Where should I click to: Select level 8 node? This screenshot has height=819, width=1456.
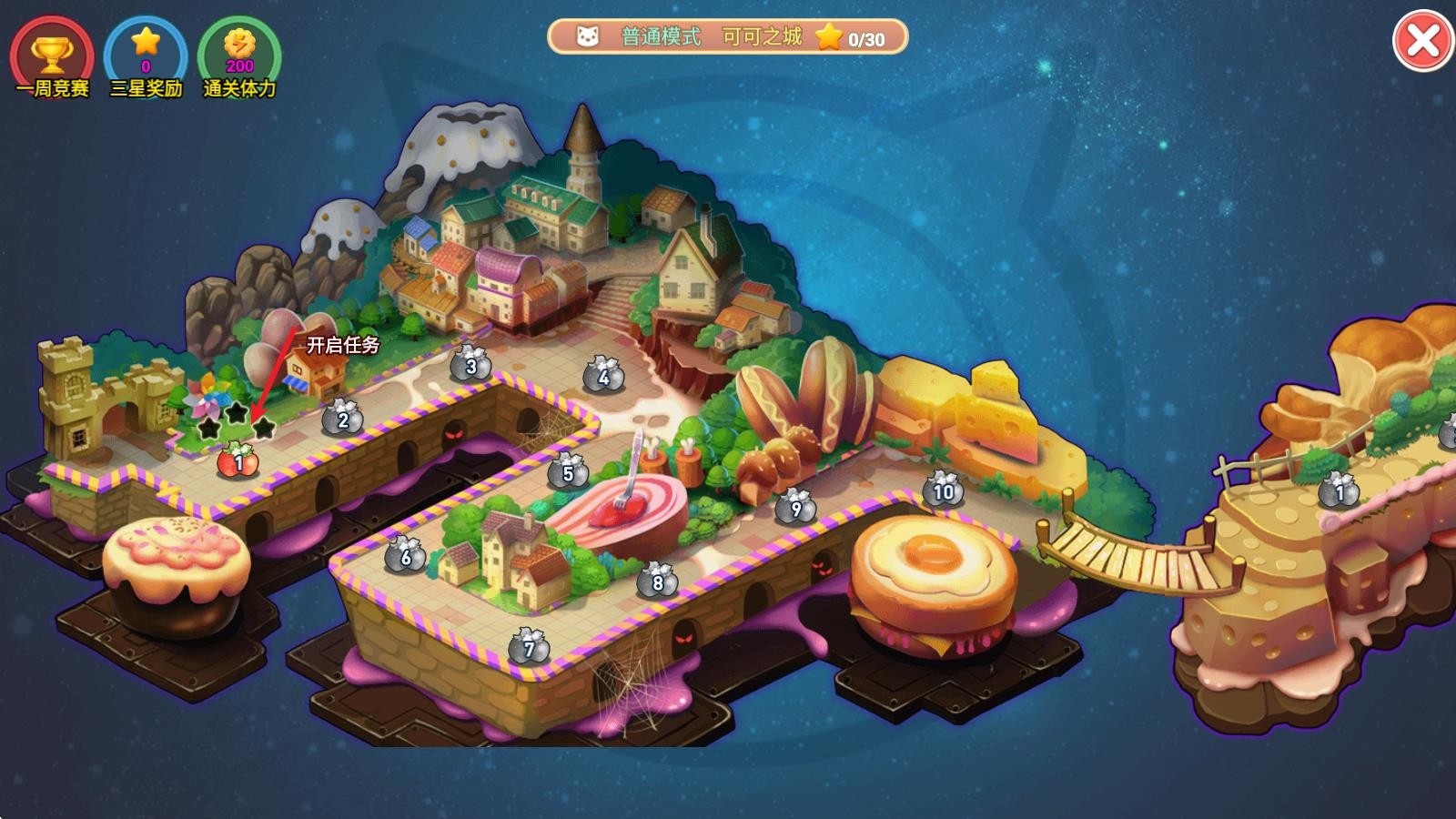pos(657,581)
